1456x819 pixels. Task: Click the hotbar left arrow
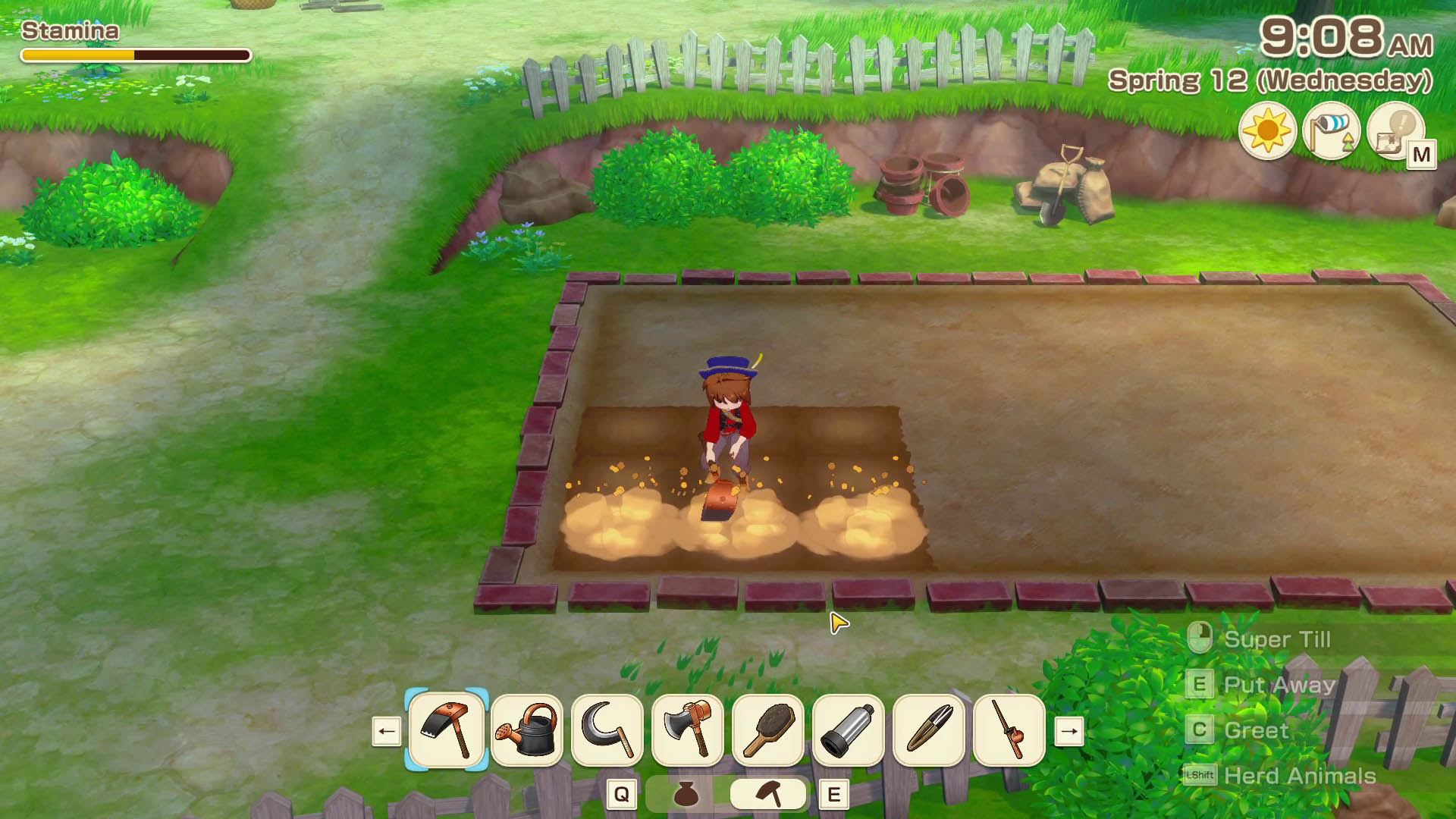coord(387,732)
